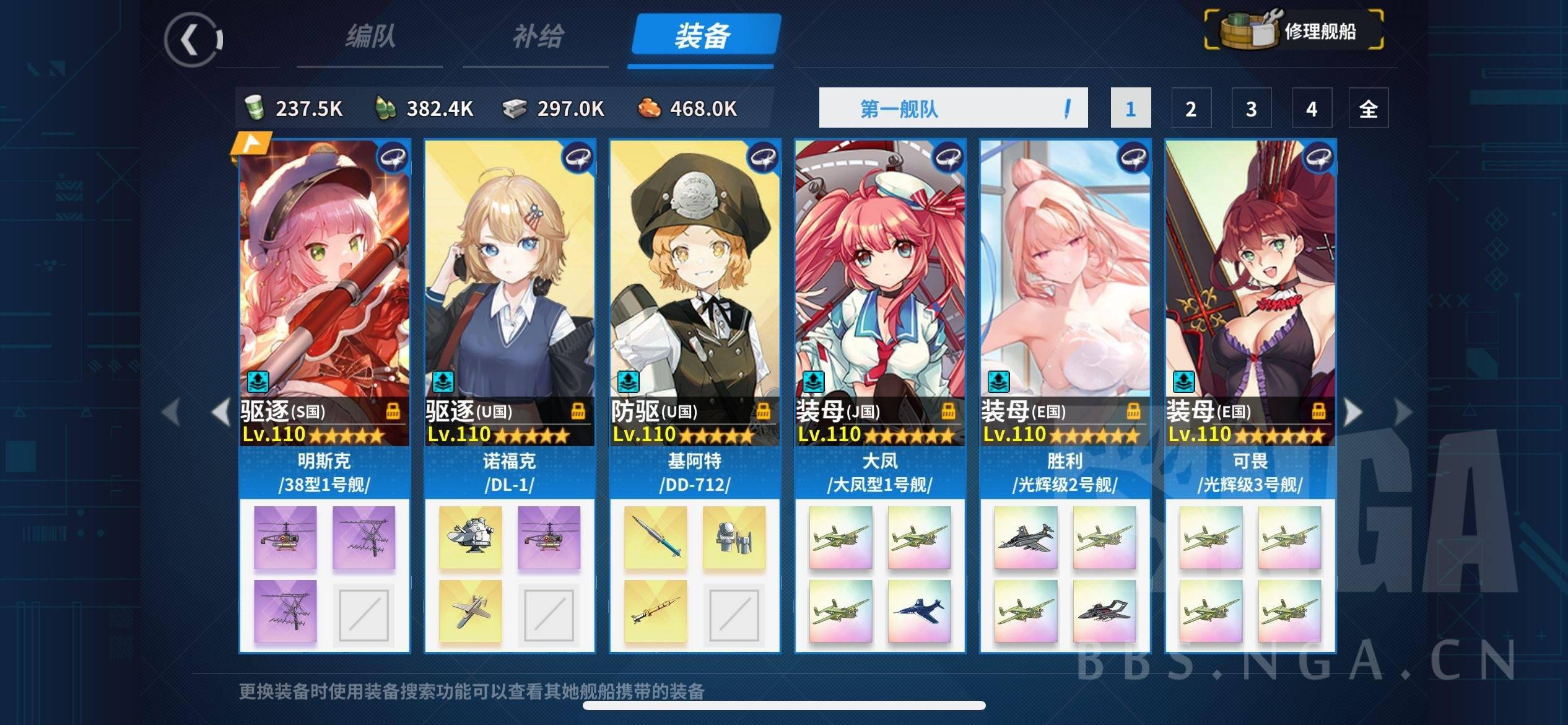Screen dimensions: 1568x725
Task: Click 大凤's blue jet aircraft slot
Action: [x=919, y=611]
